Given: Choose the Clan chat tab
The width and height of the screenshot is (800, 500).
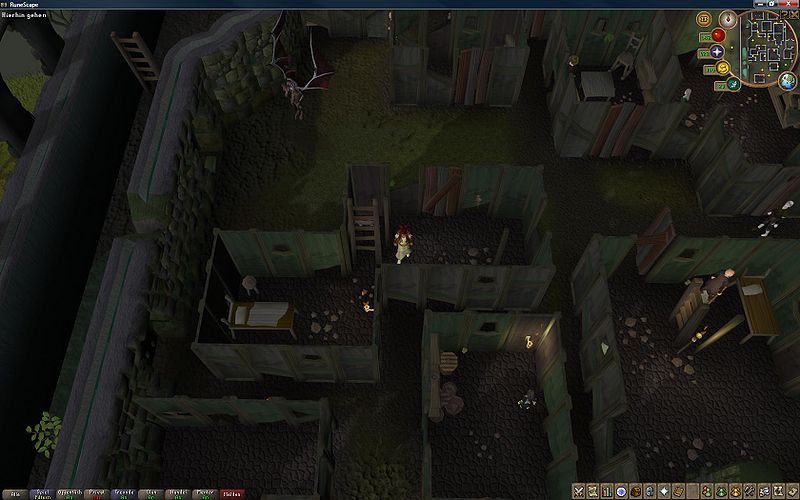Looking at the screenshot, I should (x=153, y=493).
